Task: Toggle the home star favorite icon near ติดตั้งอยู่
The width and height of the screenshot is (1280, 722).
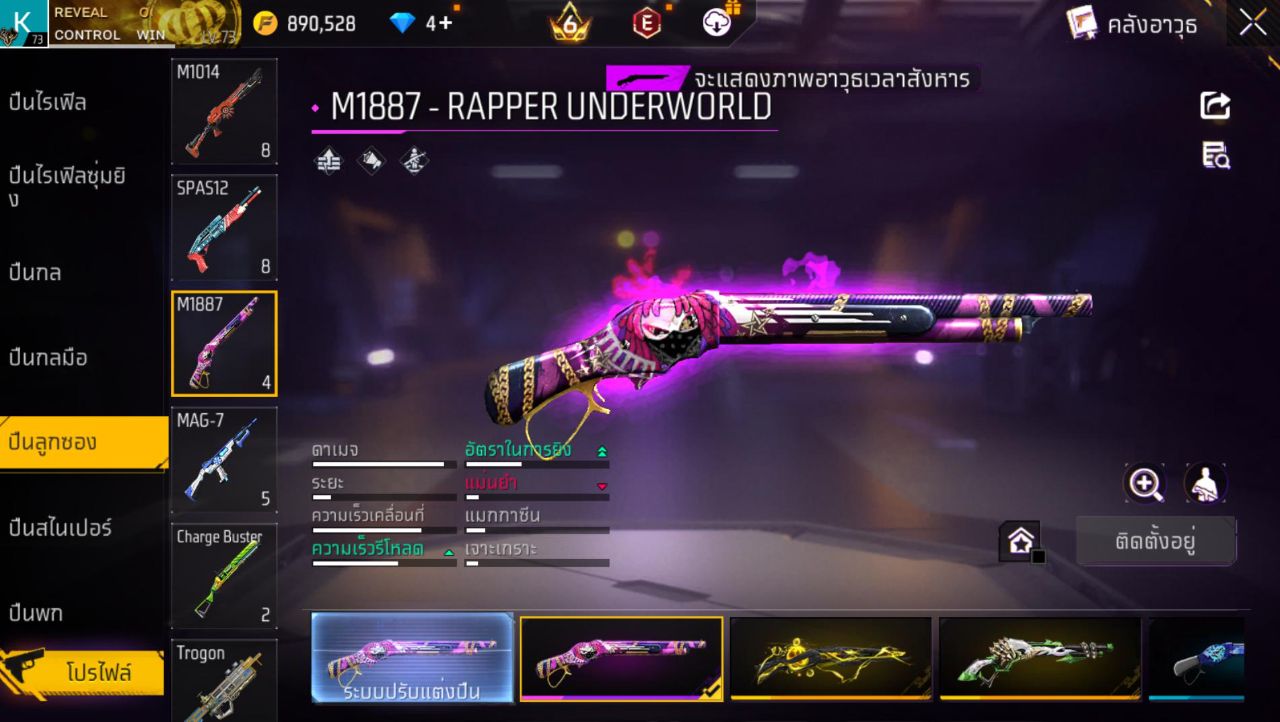Action: click(1019, 540)
